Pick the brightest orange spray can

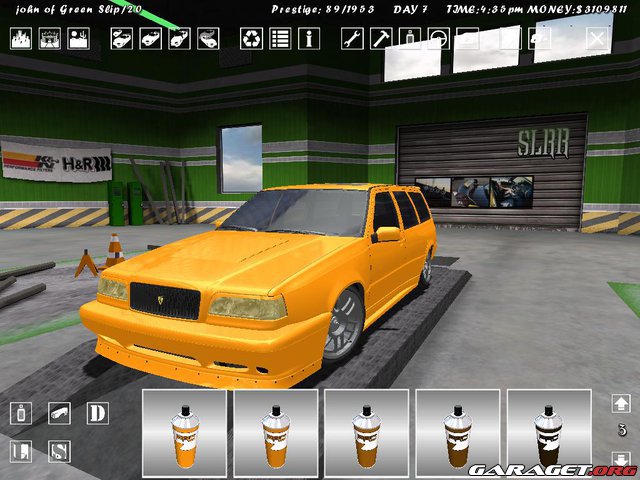click(x=187, y=434)
